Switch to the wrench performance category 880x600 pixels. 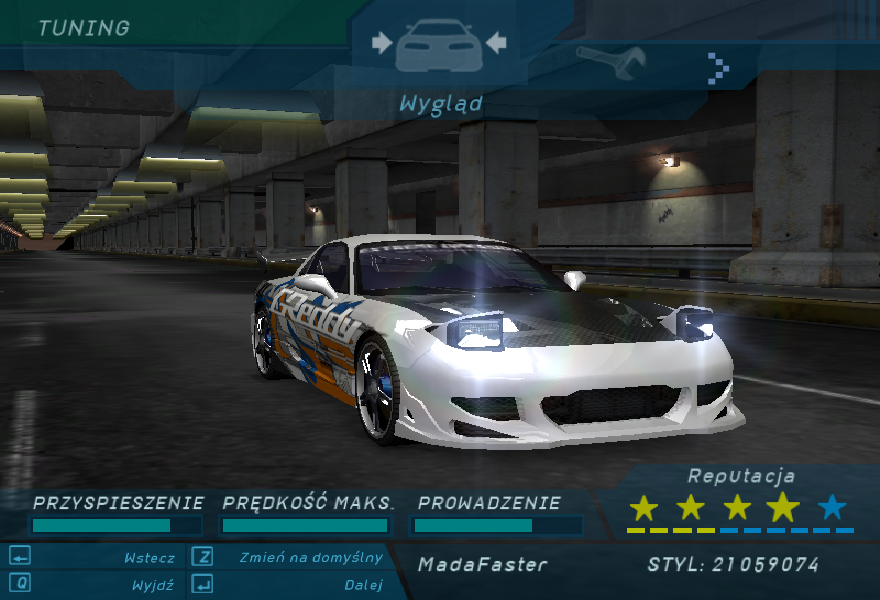click(611, 63)
